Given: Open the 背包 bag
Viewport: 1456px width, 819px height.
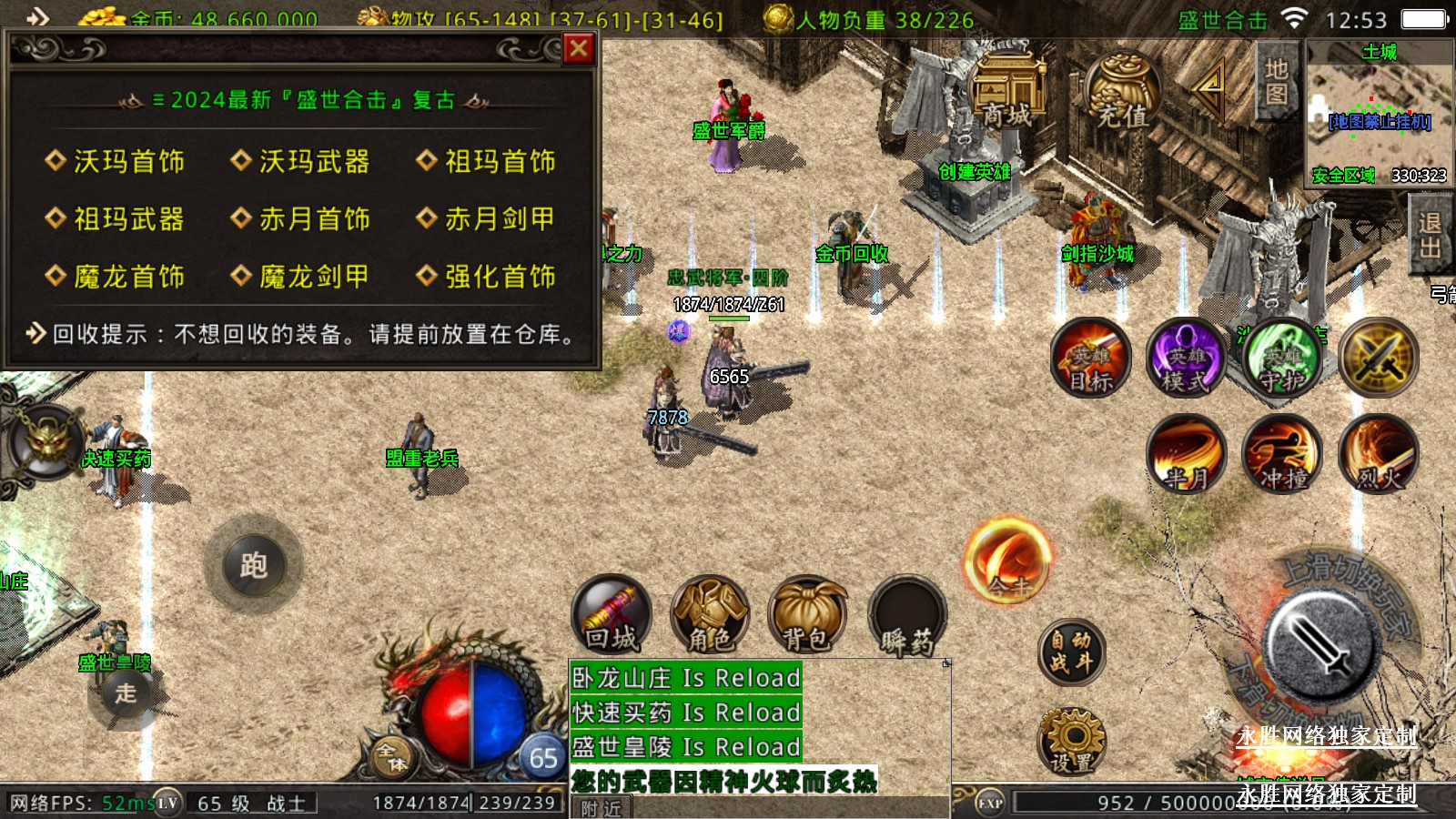Looking at the screenshot, I should coord(807,616).
